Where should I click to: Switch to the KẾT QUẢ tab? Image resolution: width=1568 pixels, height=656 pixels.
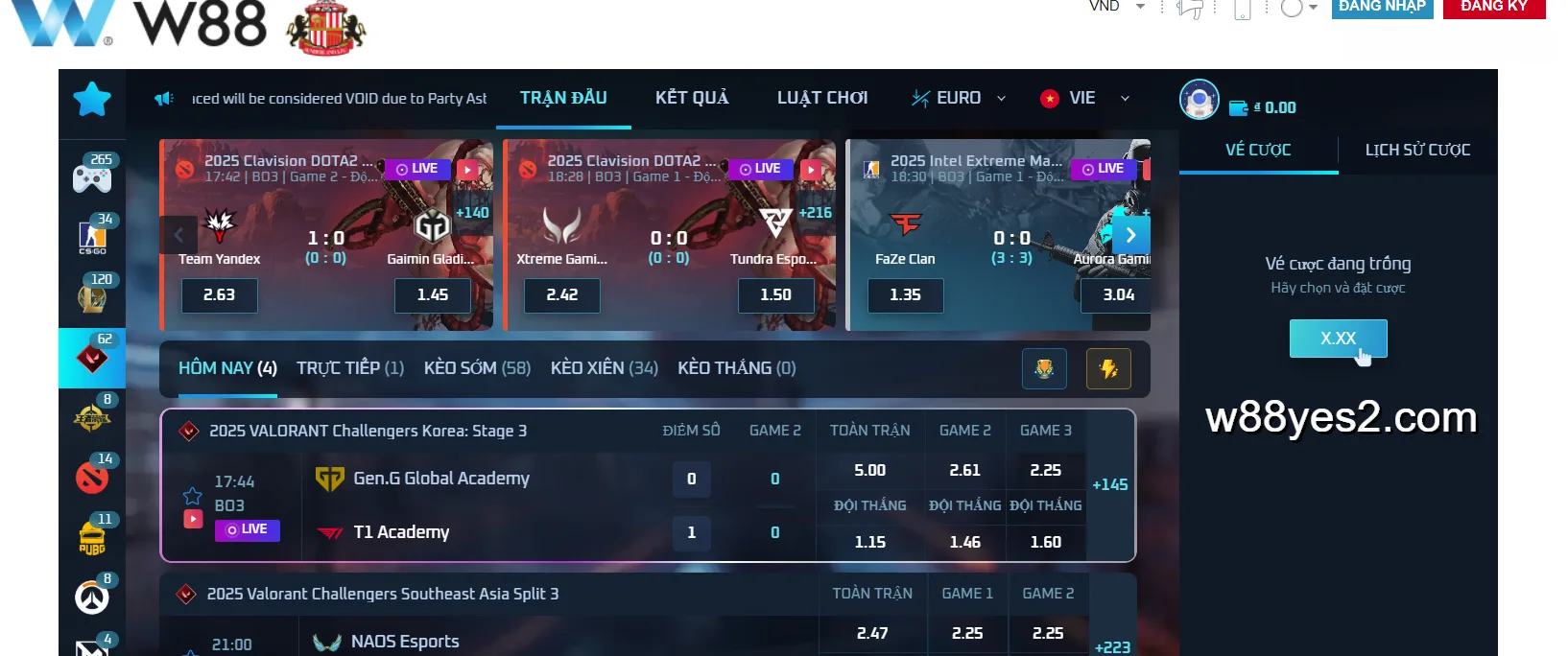click(692, 98)
